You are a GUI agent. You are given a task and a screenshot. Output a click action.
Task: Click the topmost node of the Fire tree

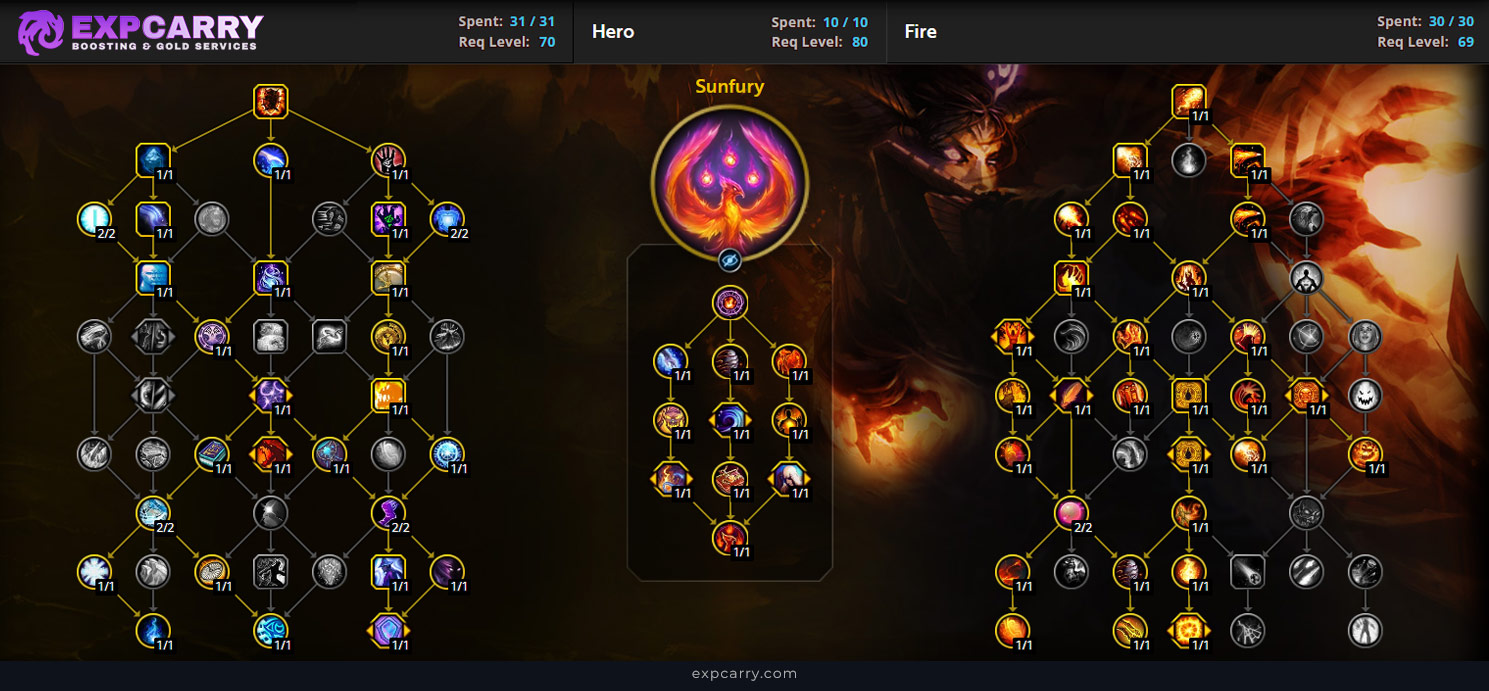(1189, 102)
